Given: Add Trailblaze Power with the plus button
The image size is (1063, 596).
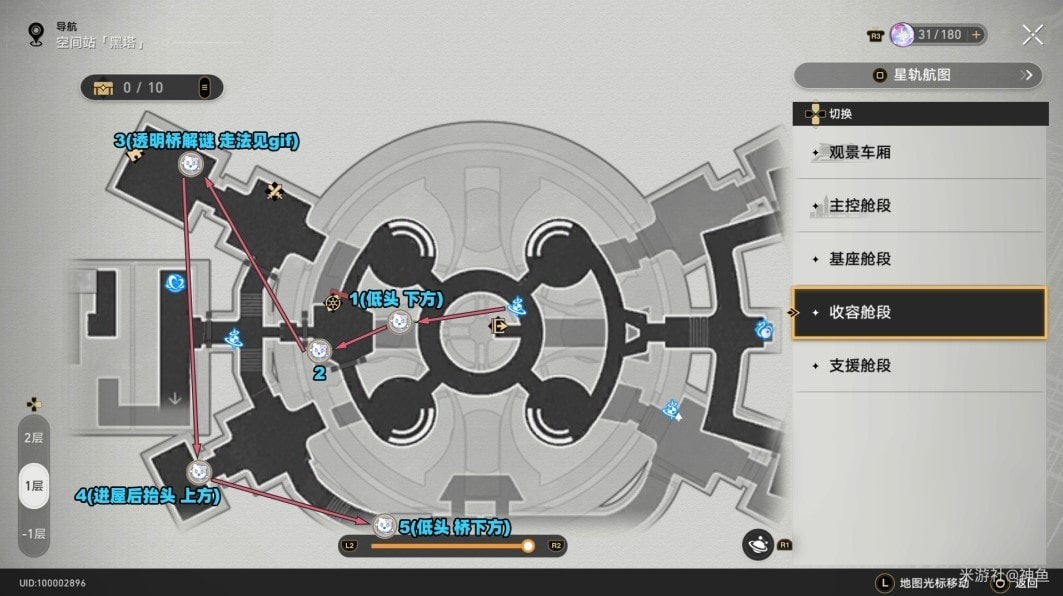Looking at the screenshot, I should tap(976, 35).
